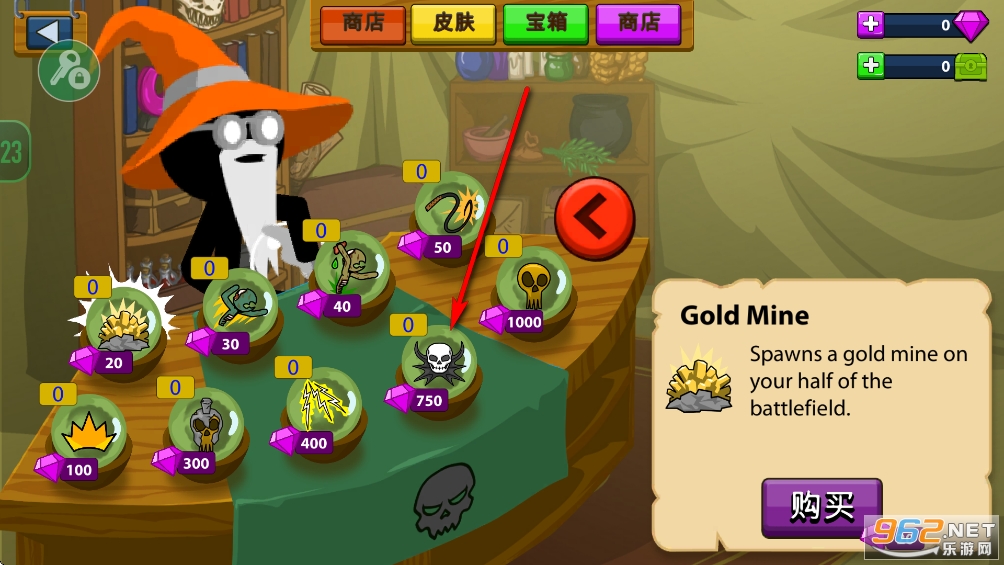Choose the golden skull orb costing 1000
1004x565 pixels.
pos(534,283)
